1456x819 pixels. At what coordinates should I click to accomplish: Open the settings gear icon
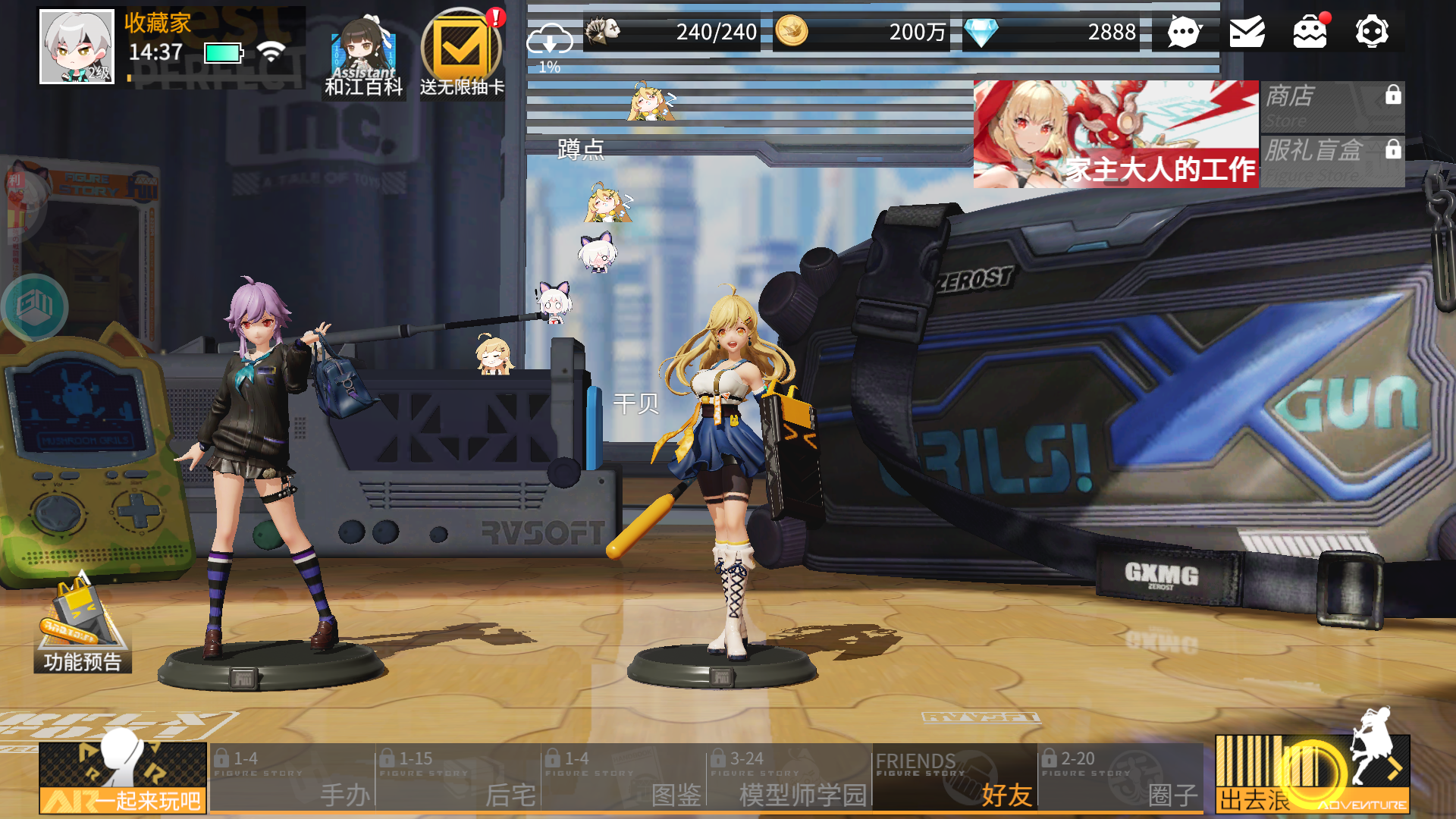coord(1372,32)
